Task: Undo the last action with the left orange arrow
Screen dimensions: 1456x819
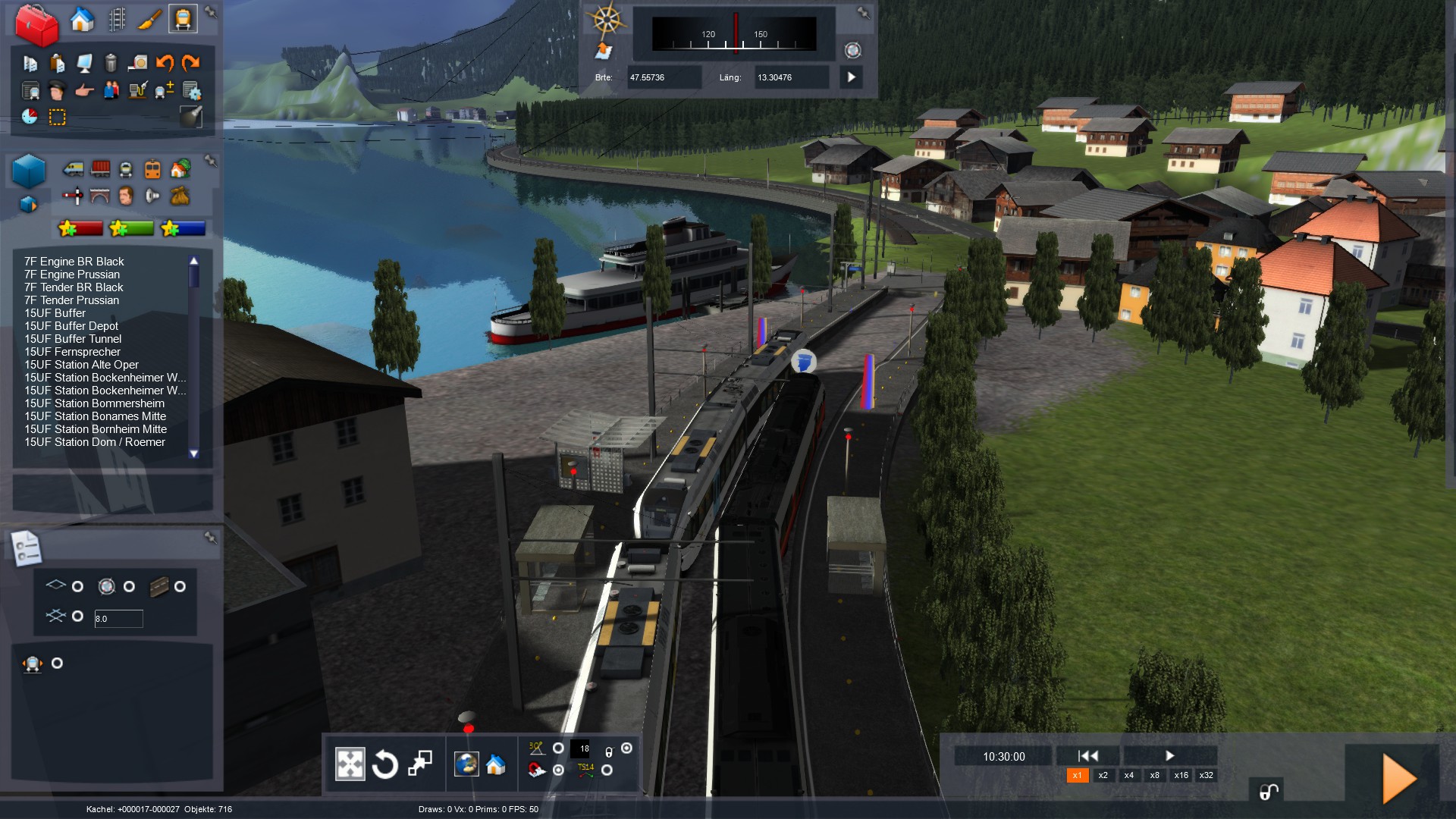Action: [165, 63]
